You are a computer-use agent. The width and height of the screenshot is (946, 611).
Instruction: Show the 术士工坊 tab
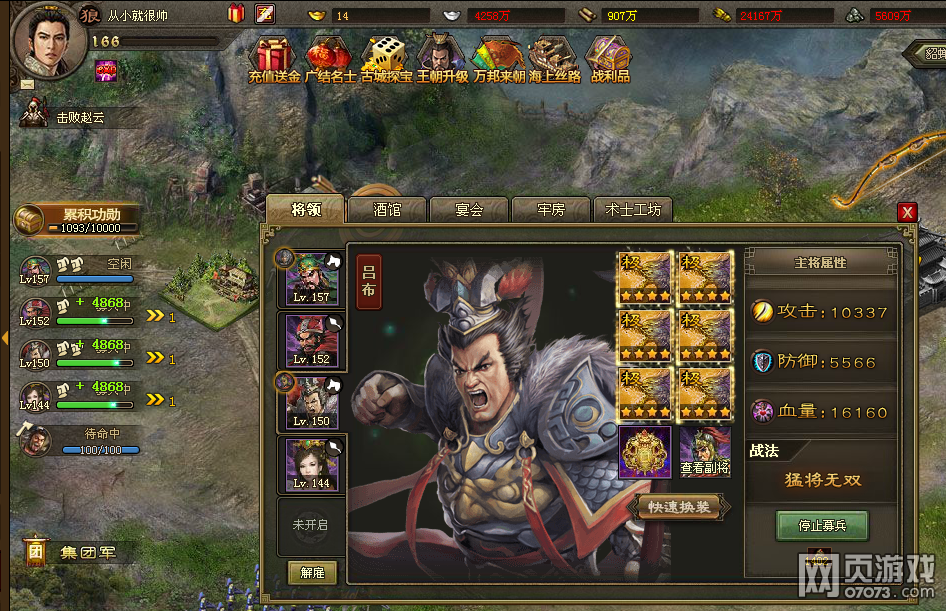(633, 210)
